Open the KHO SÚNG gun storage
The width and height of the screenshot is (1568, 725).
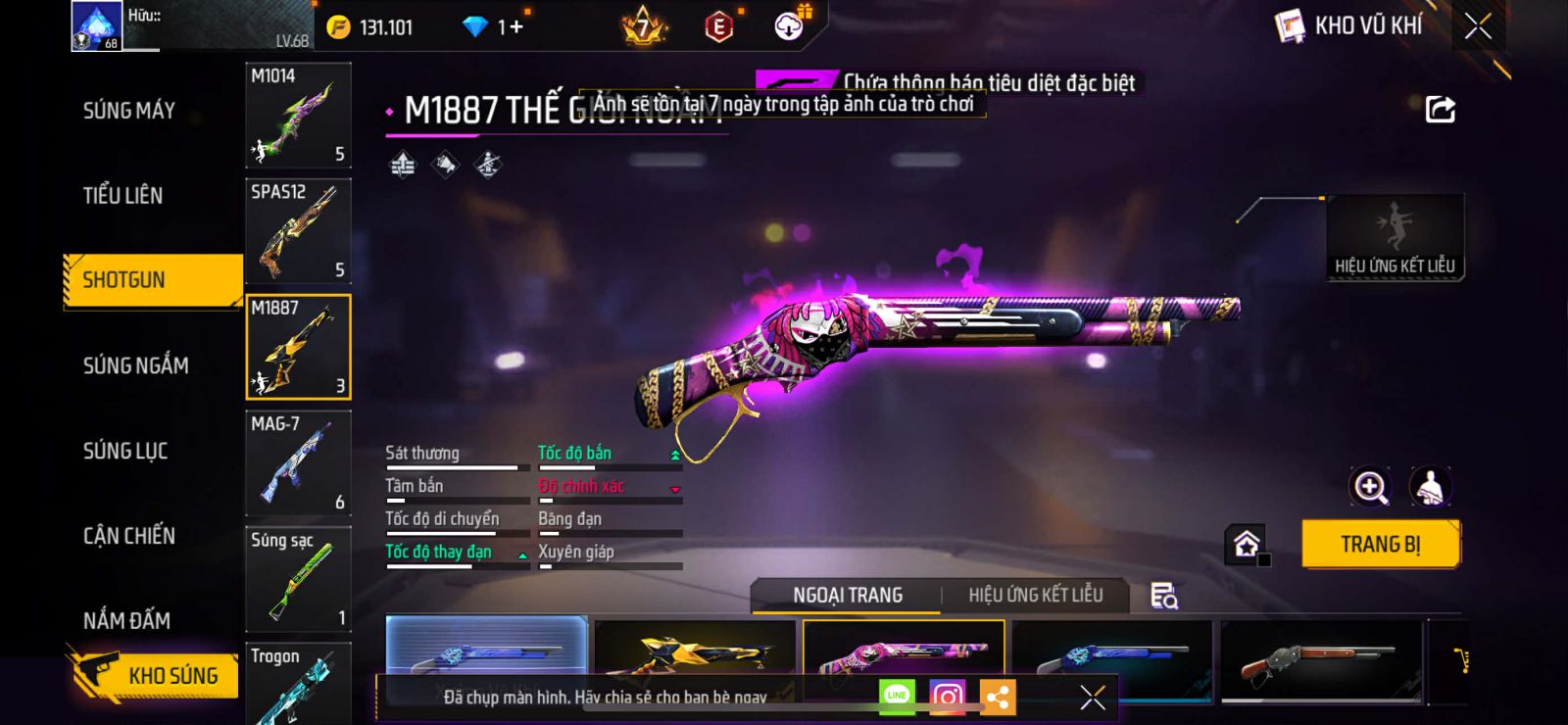154,675
